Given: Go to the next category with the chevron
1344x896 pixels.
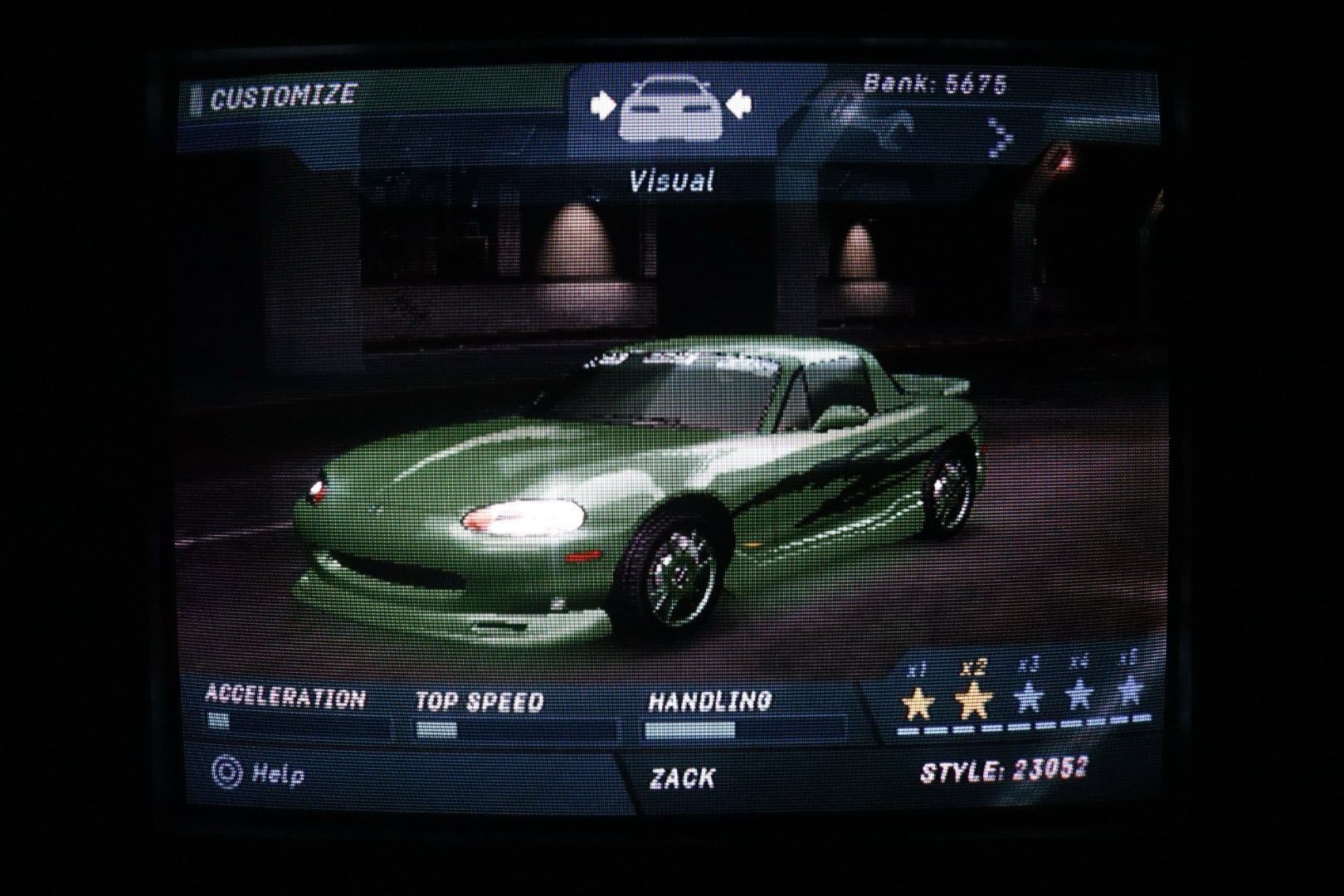Looking at the screenshot, I should coord(1001,137).
